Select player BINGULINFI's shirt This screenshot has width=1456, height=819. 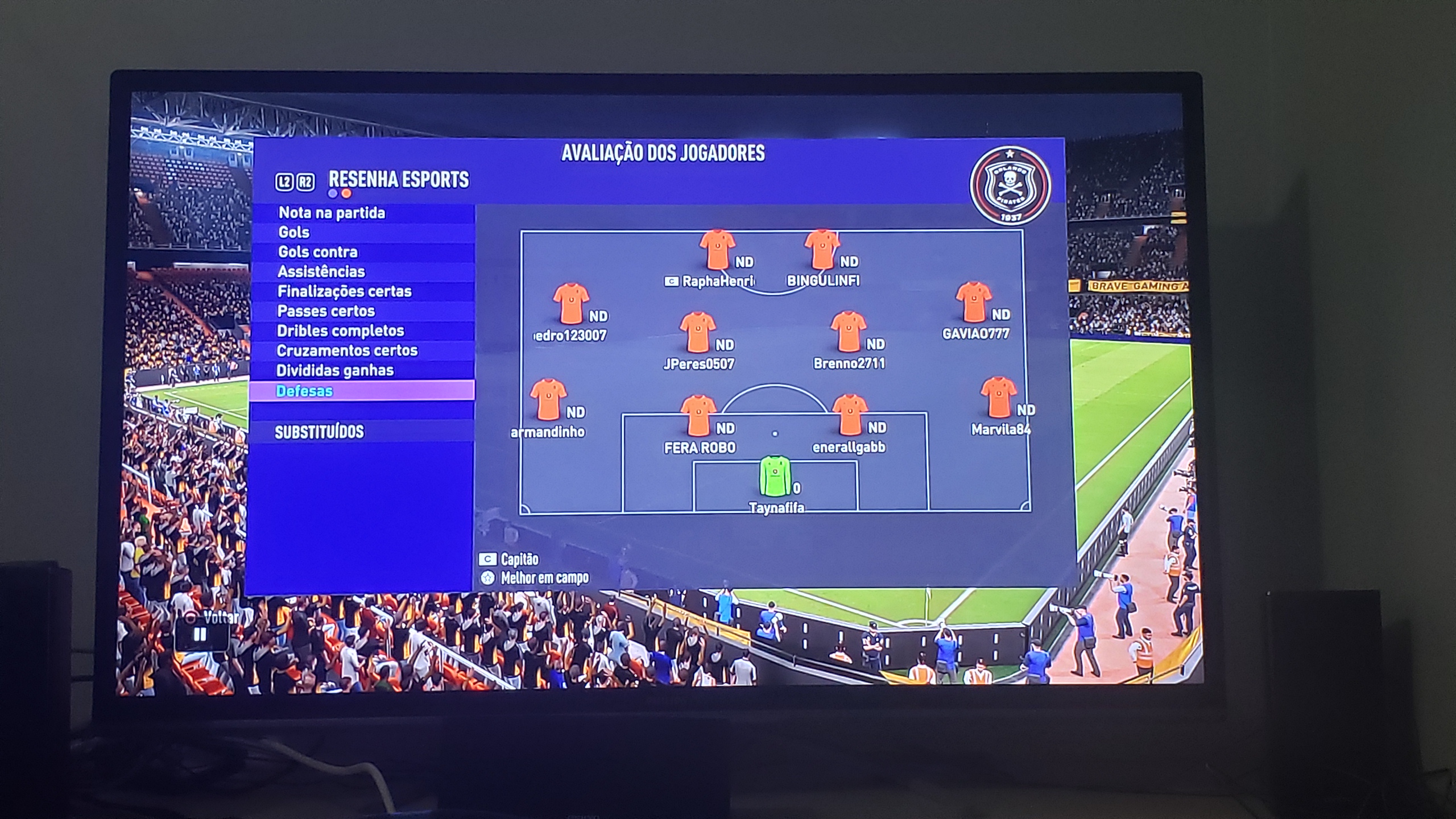pos(822,250)
